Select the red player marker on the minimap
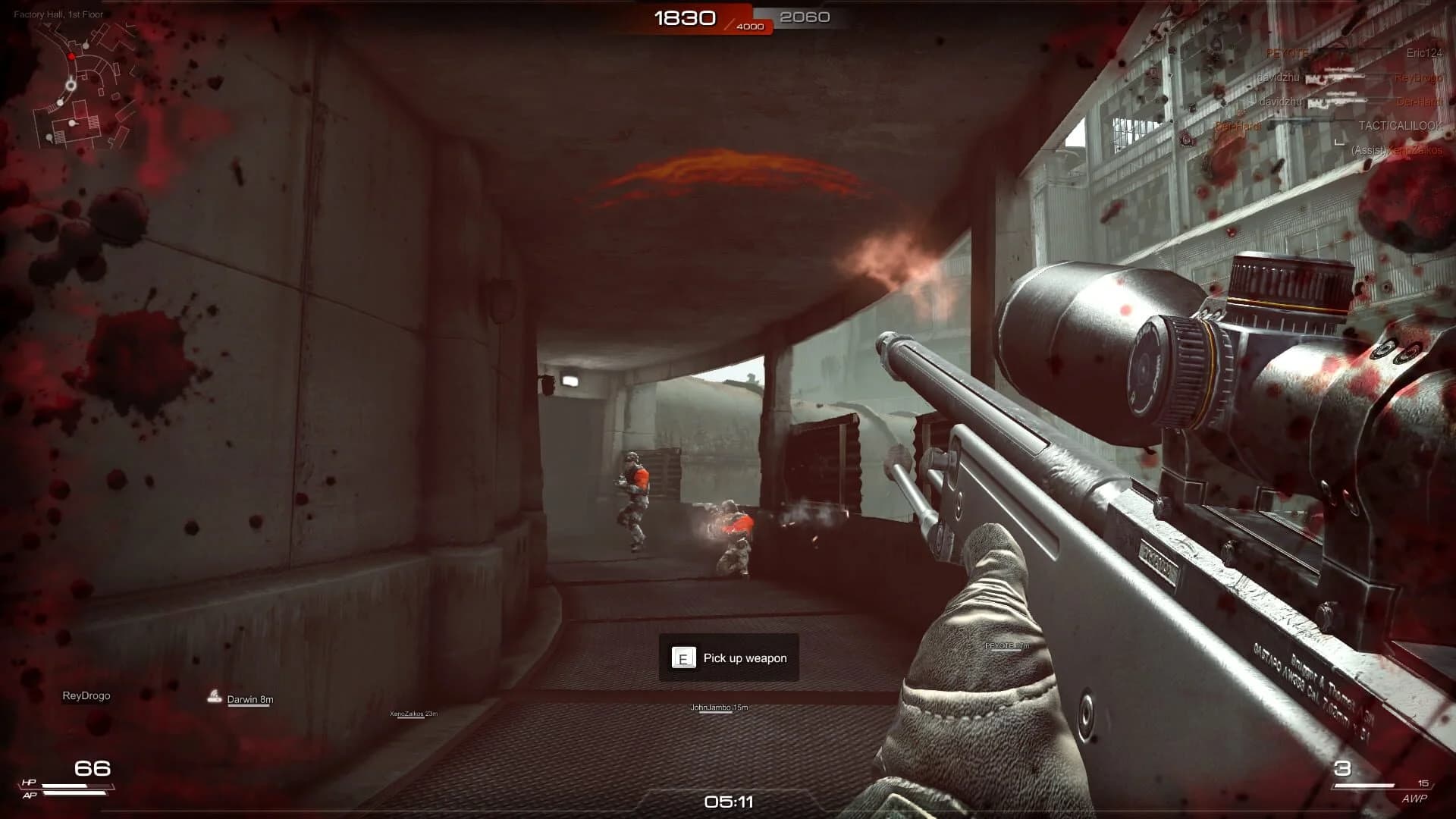Viewport: 1456px width, 819px height. coord(71,56)
